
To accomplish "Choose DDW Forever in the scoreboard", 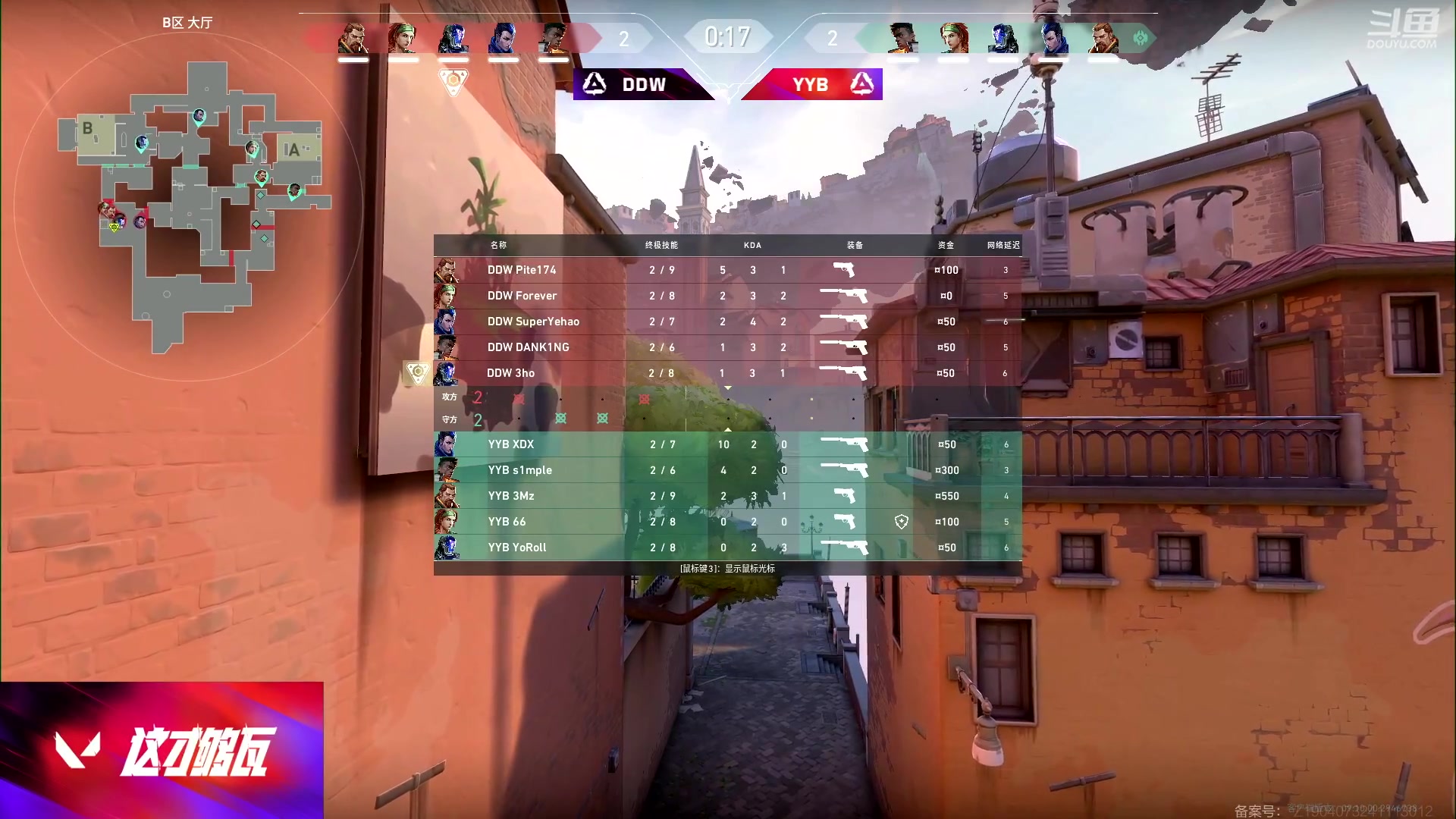I will [x=726, y=296].
